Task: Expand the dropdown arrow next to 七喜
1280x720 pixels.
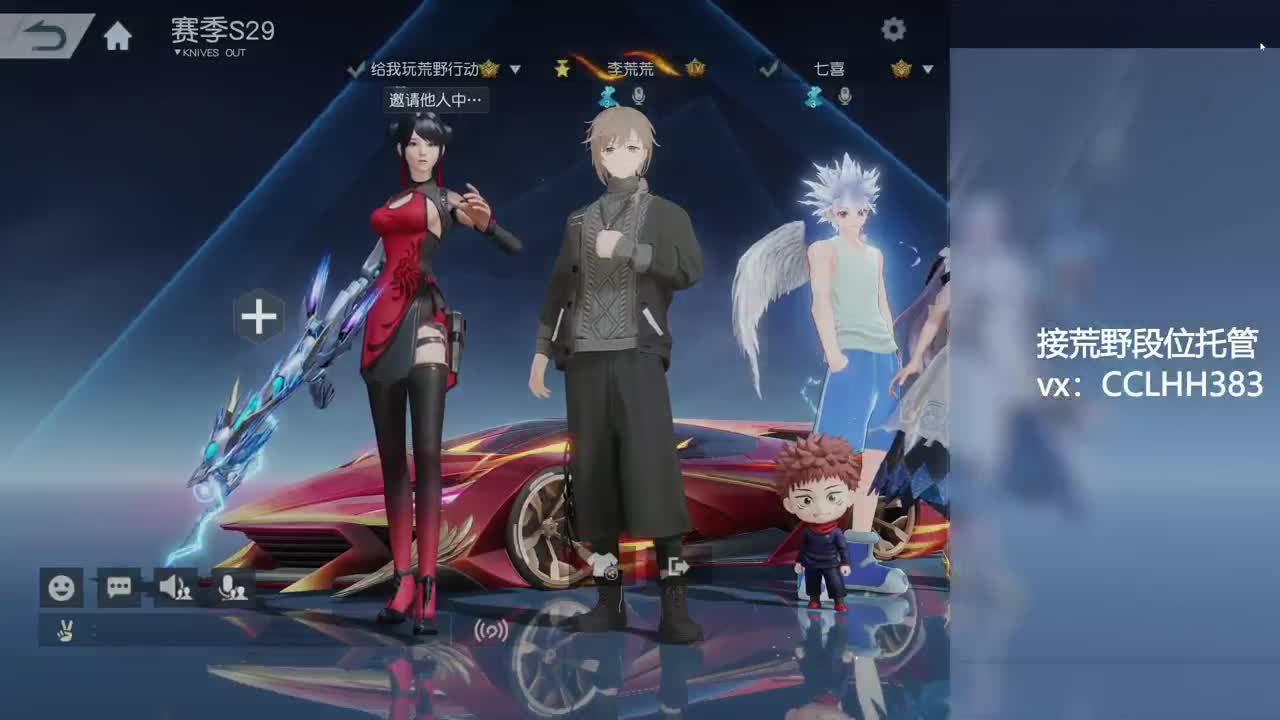Action: click(x=927, y=69)
